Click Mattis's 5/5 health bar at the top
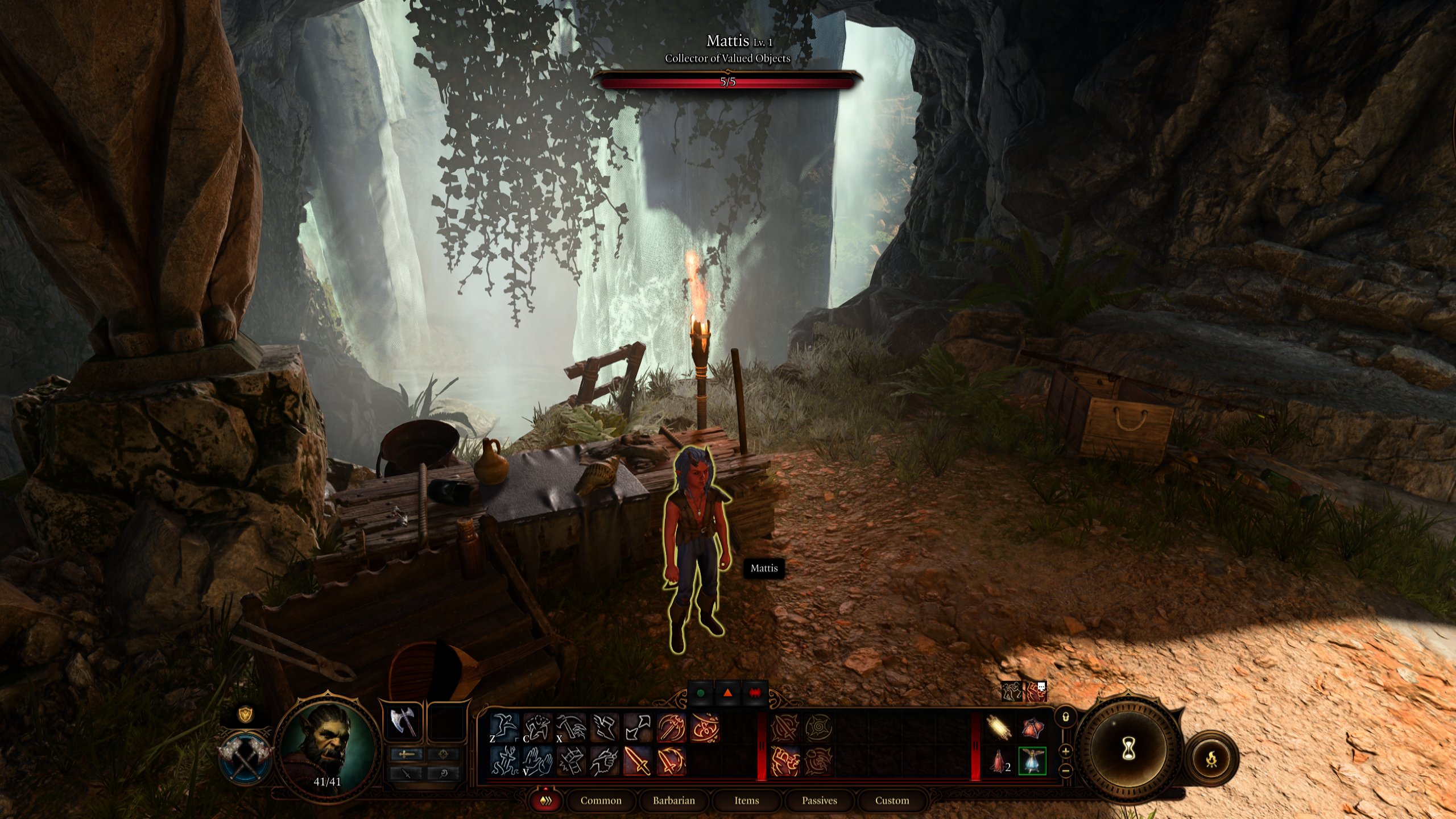This screenshot has height=819, width=1456. tap(727, 82)
